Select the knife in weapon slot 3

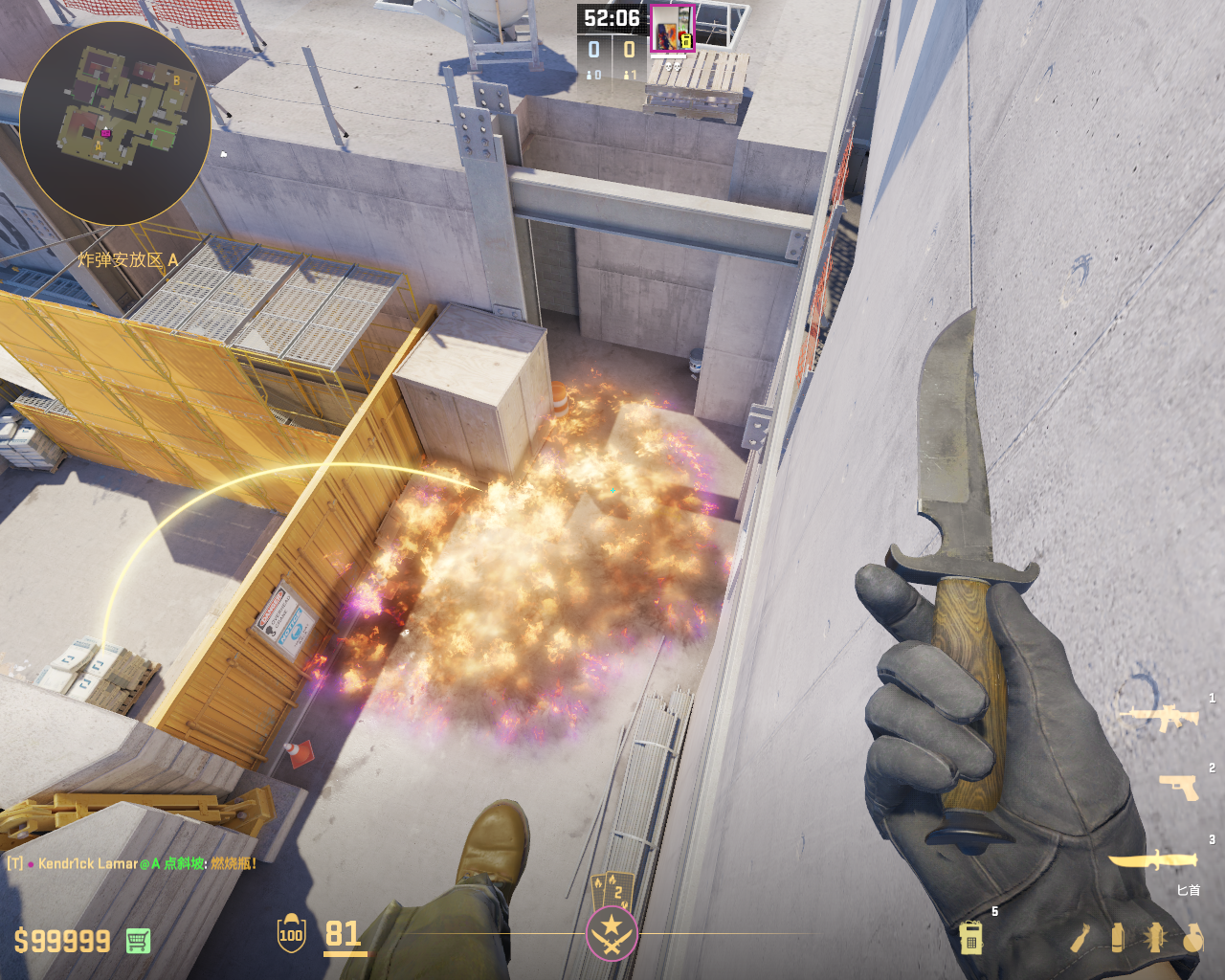(1154, 860)
